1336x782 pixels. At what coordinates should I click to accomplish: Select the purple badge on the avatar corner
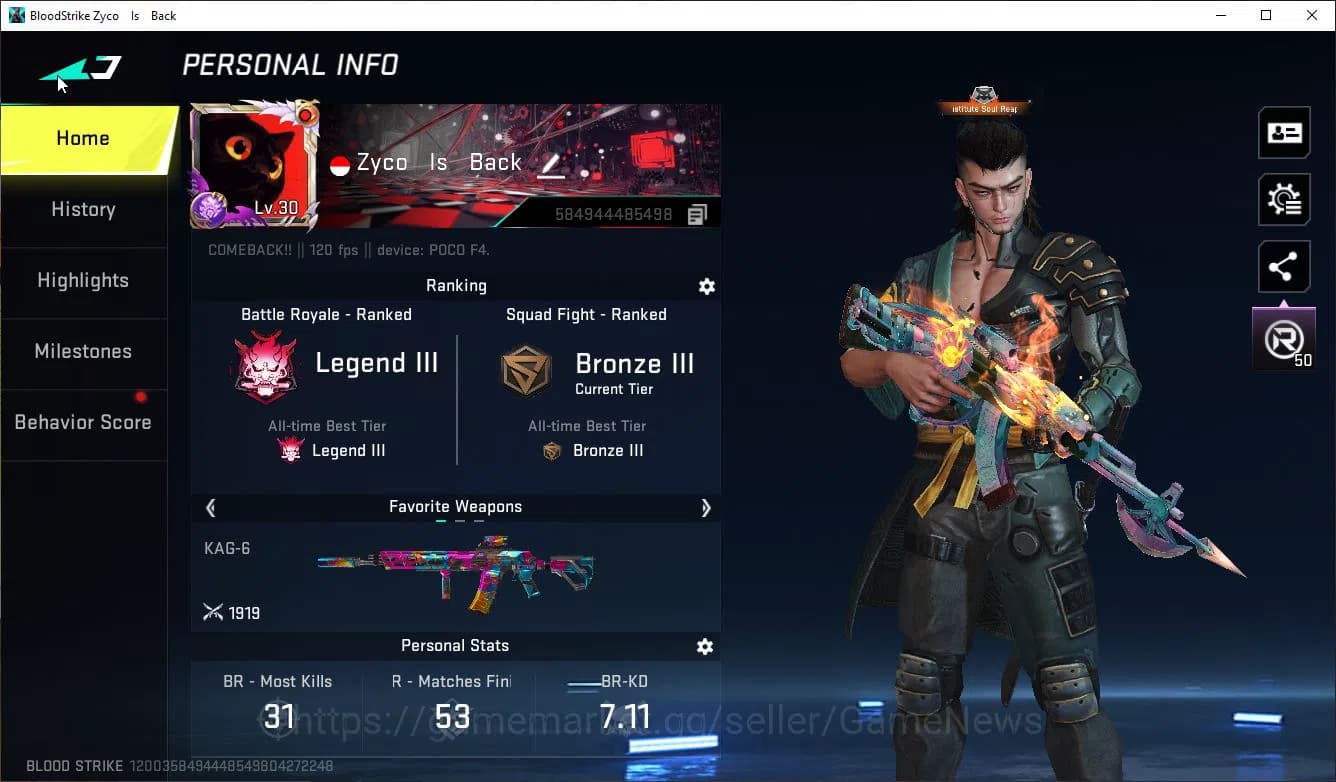click(207, 207)
